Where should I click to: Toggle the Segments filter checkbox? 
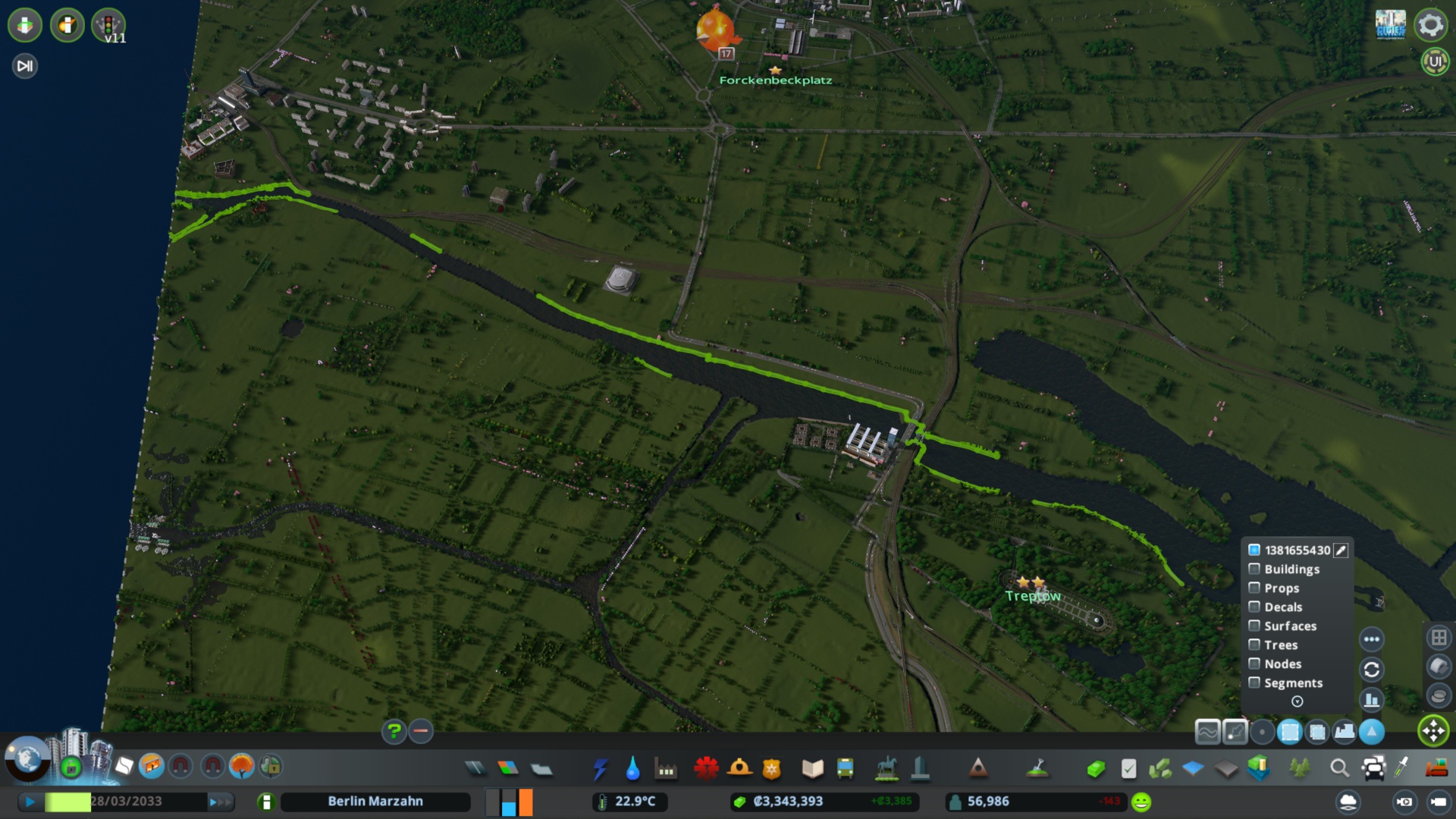tap(1254, 682)
